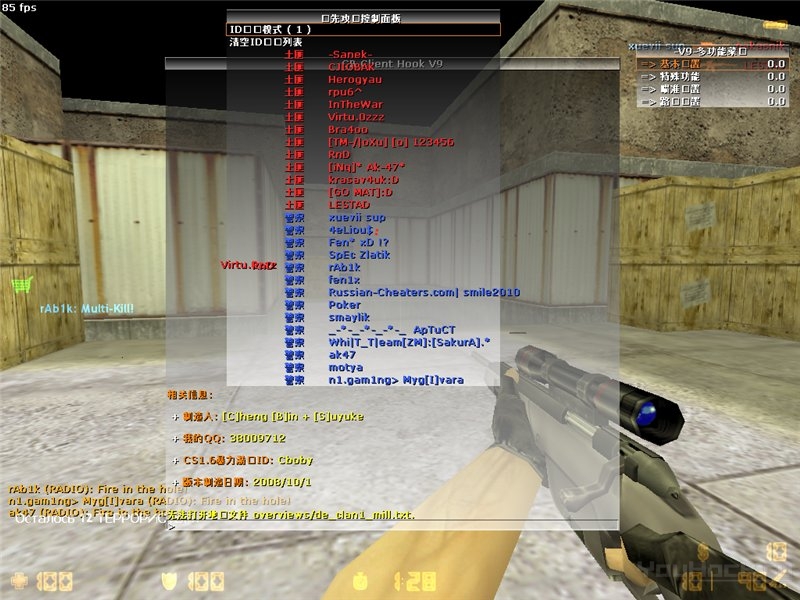The height and width of the screenshot is (600, 800).
Task: Select player Bra4oo row
Action: (348, 129)
